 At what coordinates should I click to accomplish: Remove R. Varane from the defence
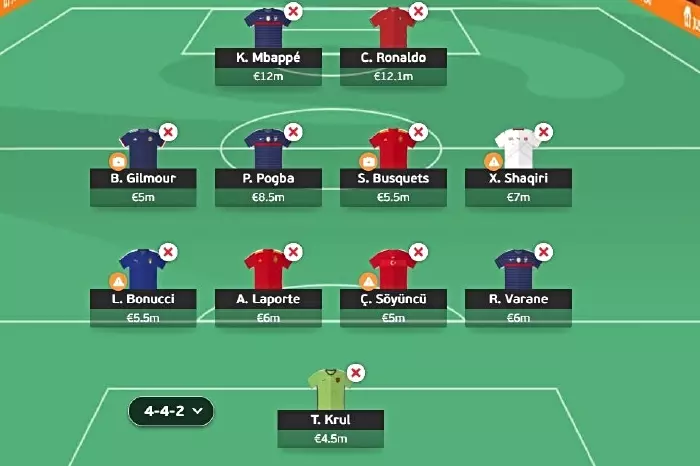pos(543,252)
